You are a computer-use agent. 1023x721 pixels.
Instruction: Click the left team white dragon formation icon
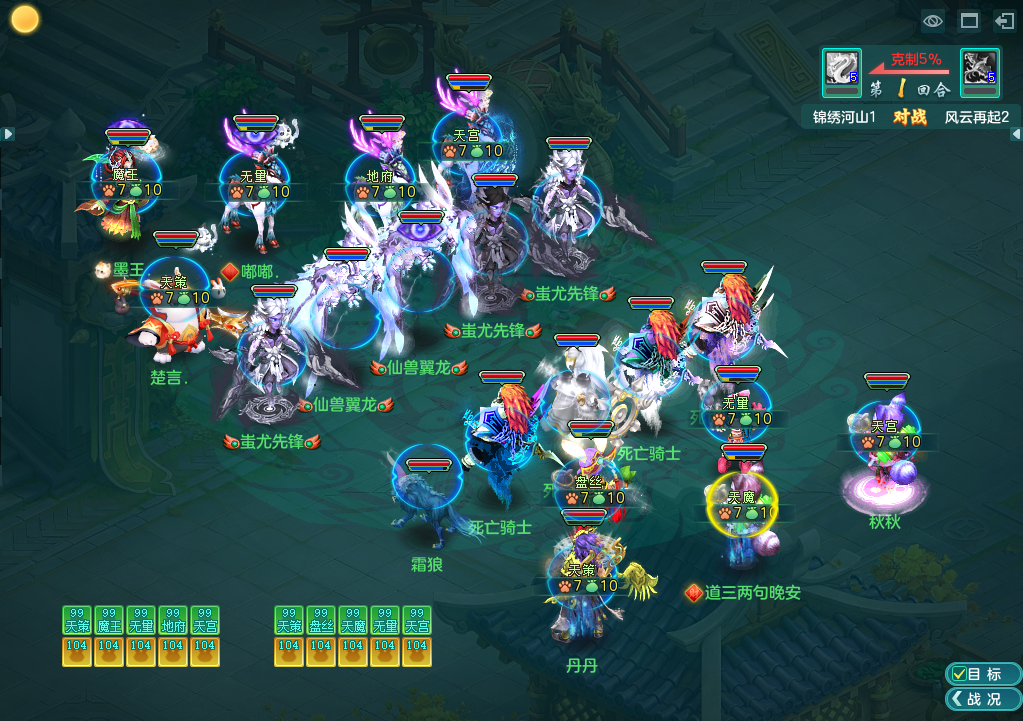click(841, 68)
